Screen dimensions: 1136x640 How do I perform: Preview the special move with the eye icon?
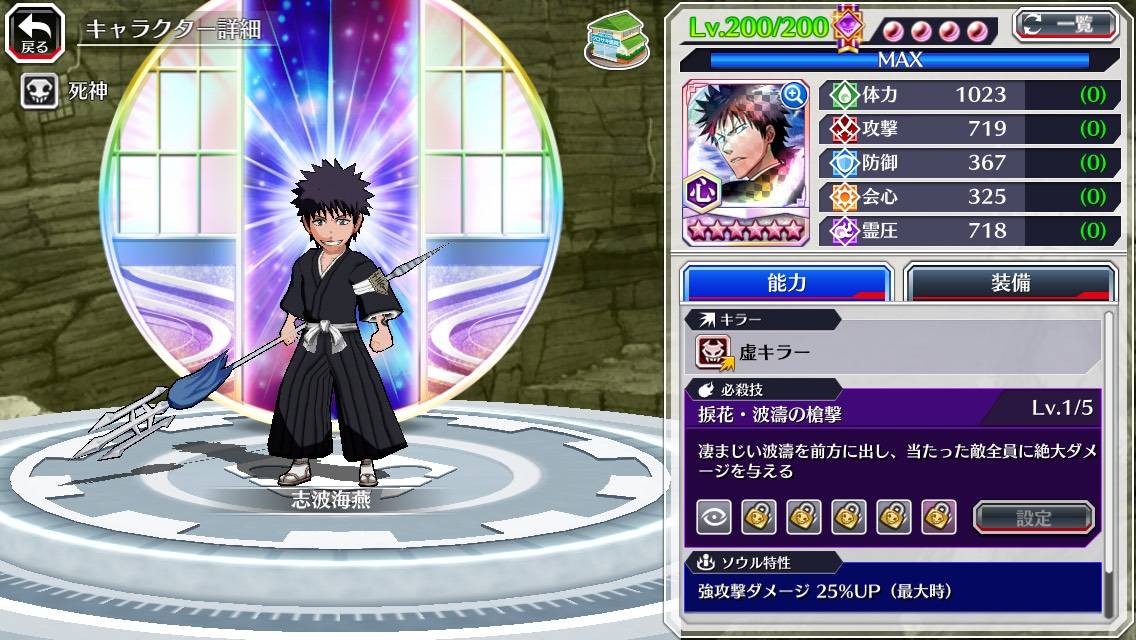[x=714, y=517]
